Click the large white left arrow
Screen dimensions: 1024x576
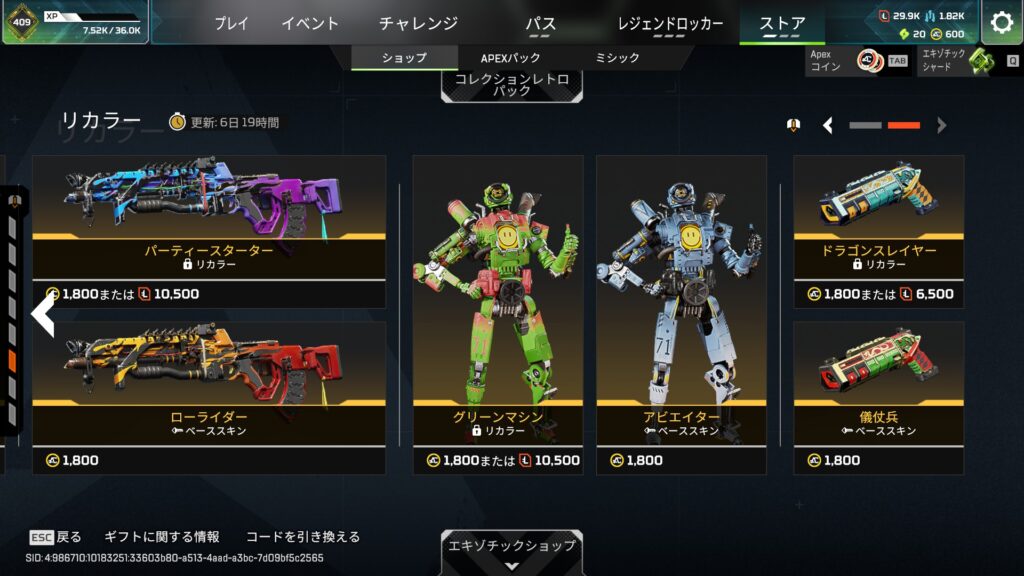[x=42, y=314]
